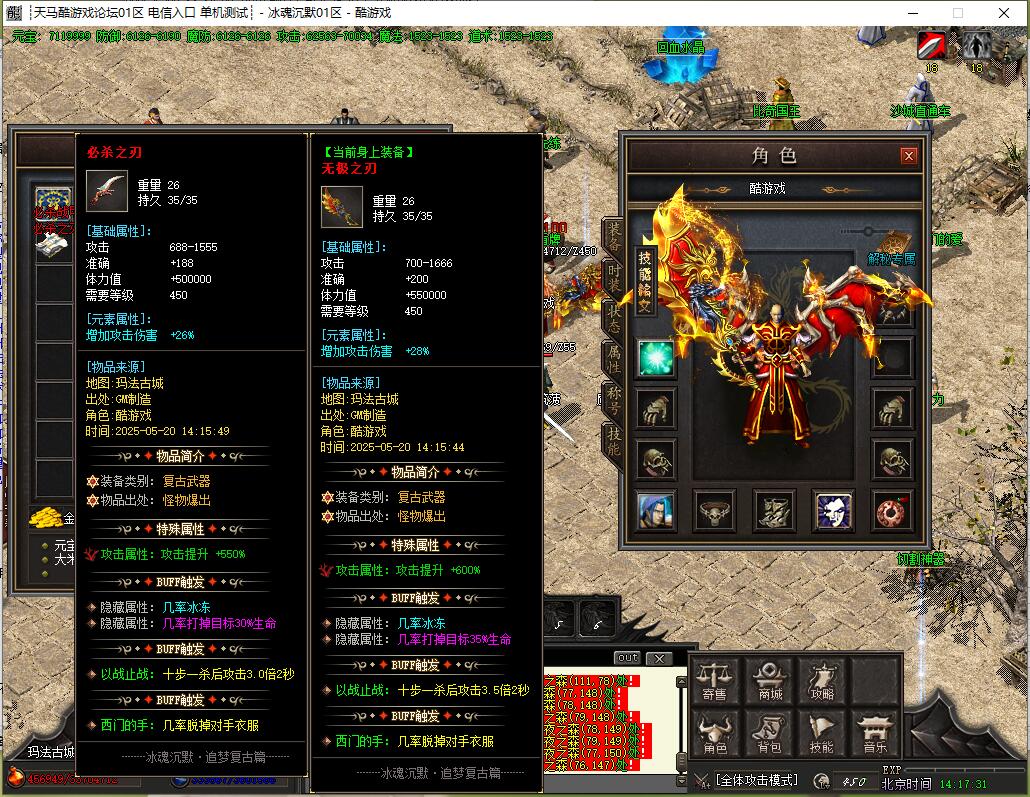
Task: Open the 攻略 guide button
Action: pos(822,682)
